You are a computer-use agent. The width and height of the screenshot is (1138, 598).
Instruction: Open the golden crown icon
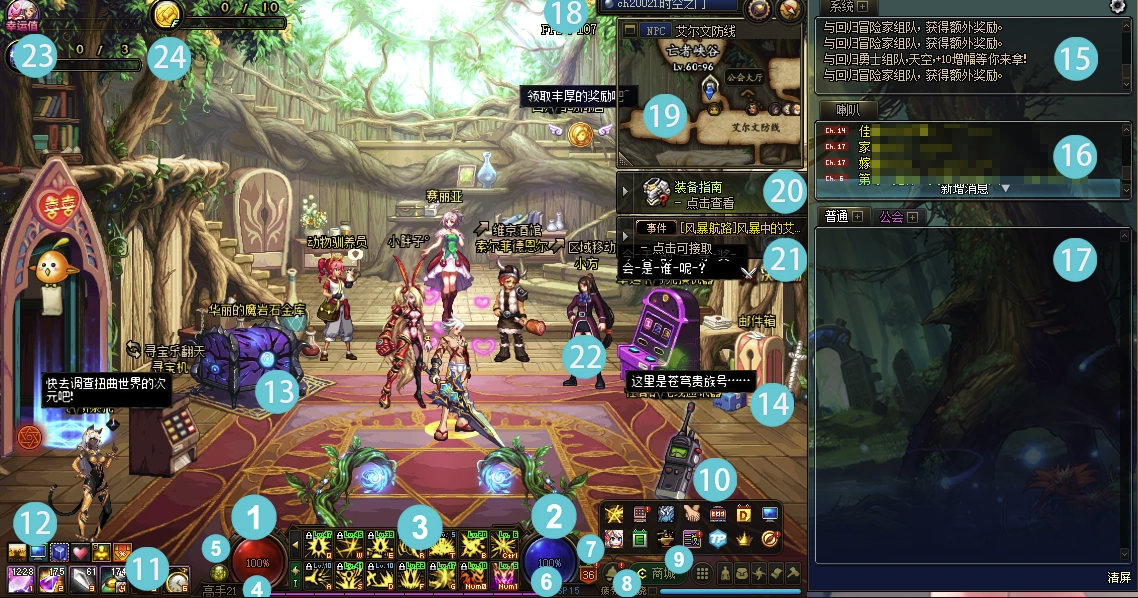pos(744,538)
